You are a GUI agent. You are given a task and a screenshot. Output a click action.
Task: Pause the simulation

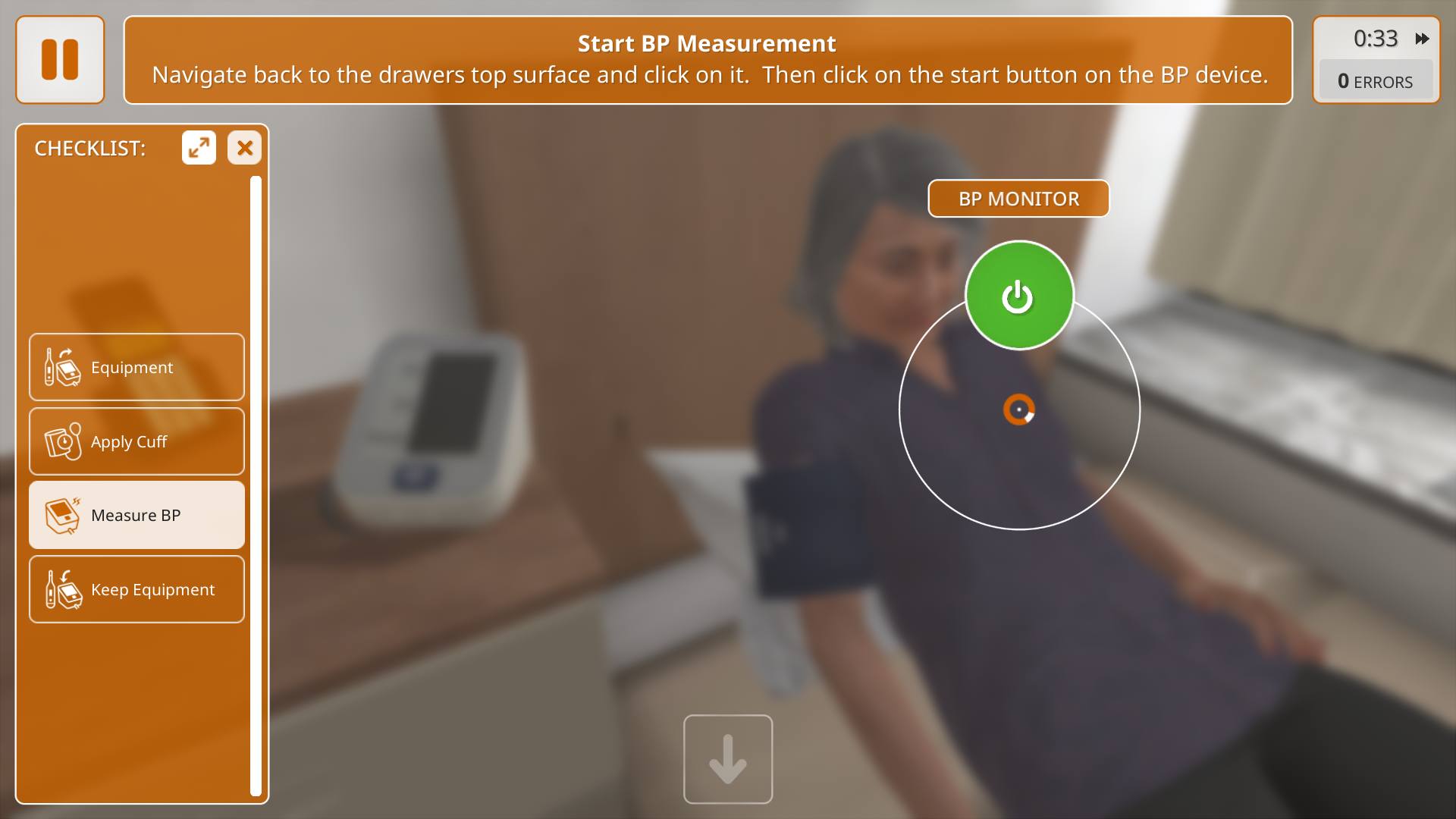60,60
